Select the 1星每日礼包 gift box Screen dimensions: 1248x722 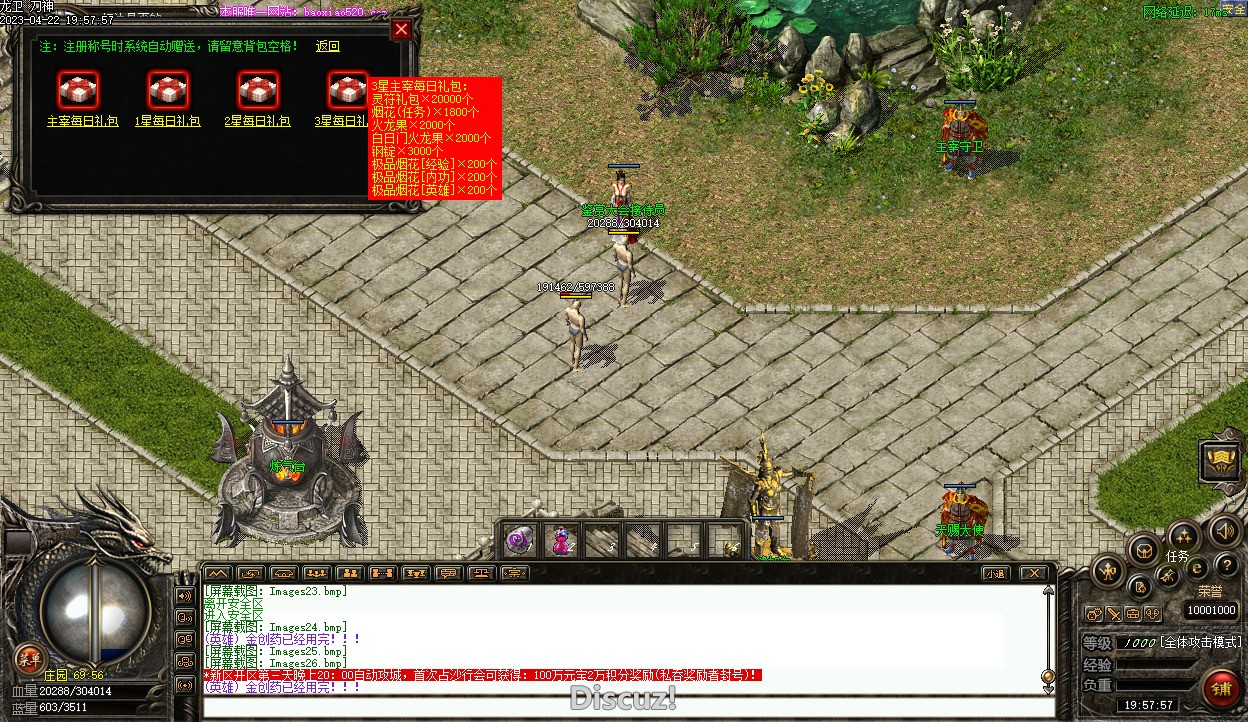168,90
